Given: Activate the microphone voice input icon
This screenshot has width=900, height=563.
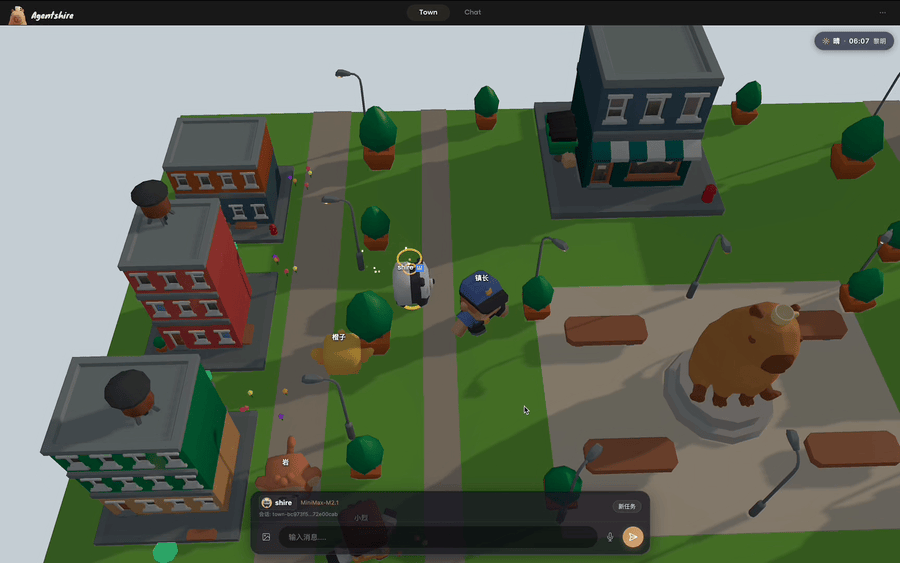Looking at the screenshot, I should pos(610,537).
